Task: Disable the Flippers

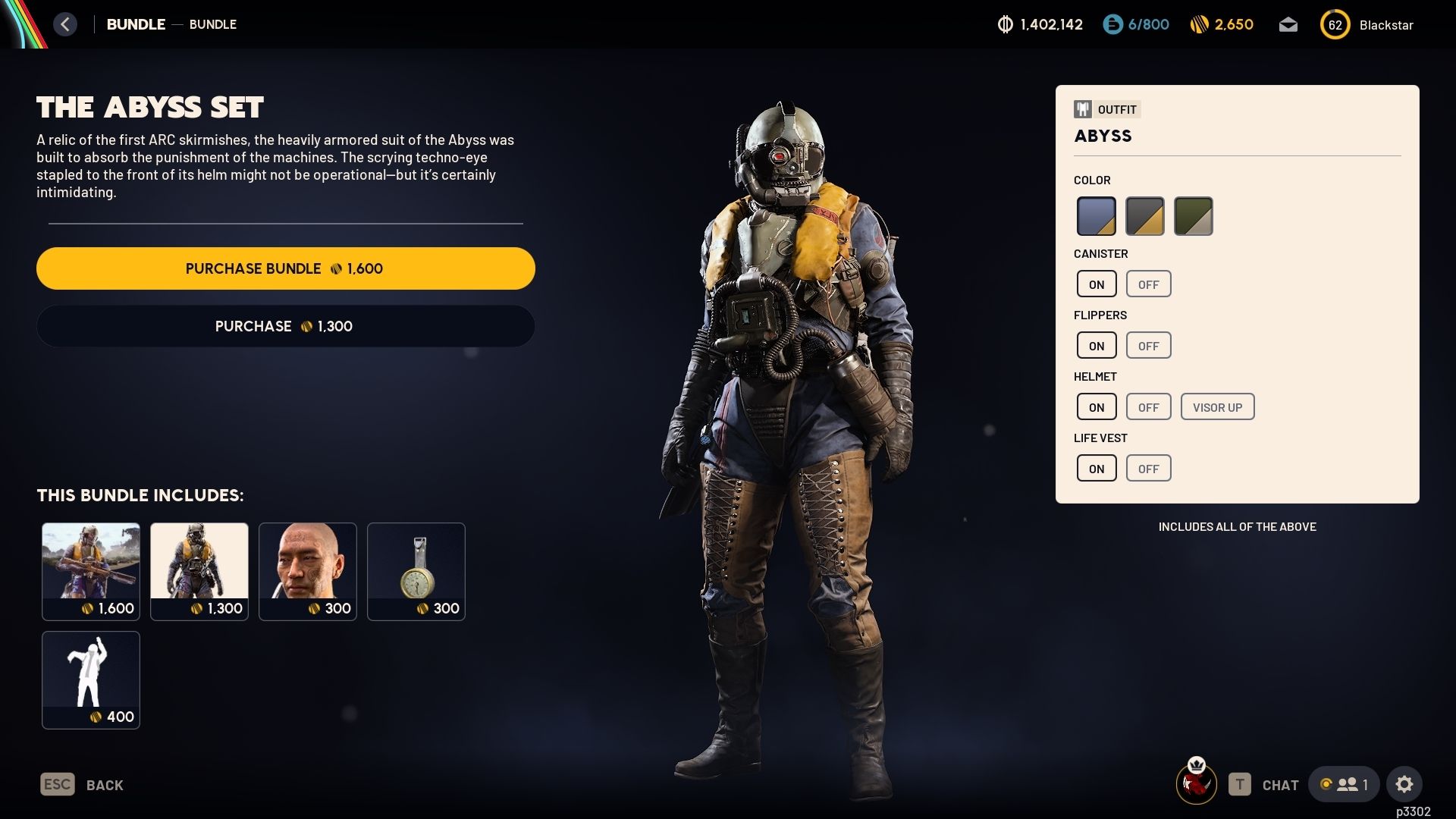Action: [1148, 344]
